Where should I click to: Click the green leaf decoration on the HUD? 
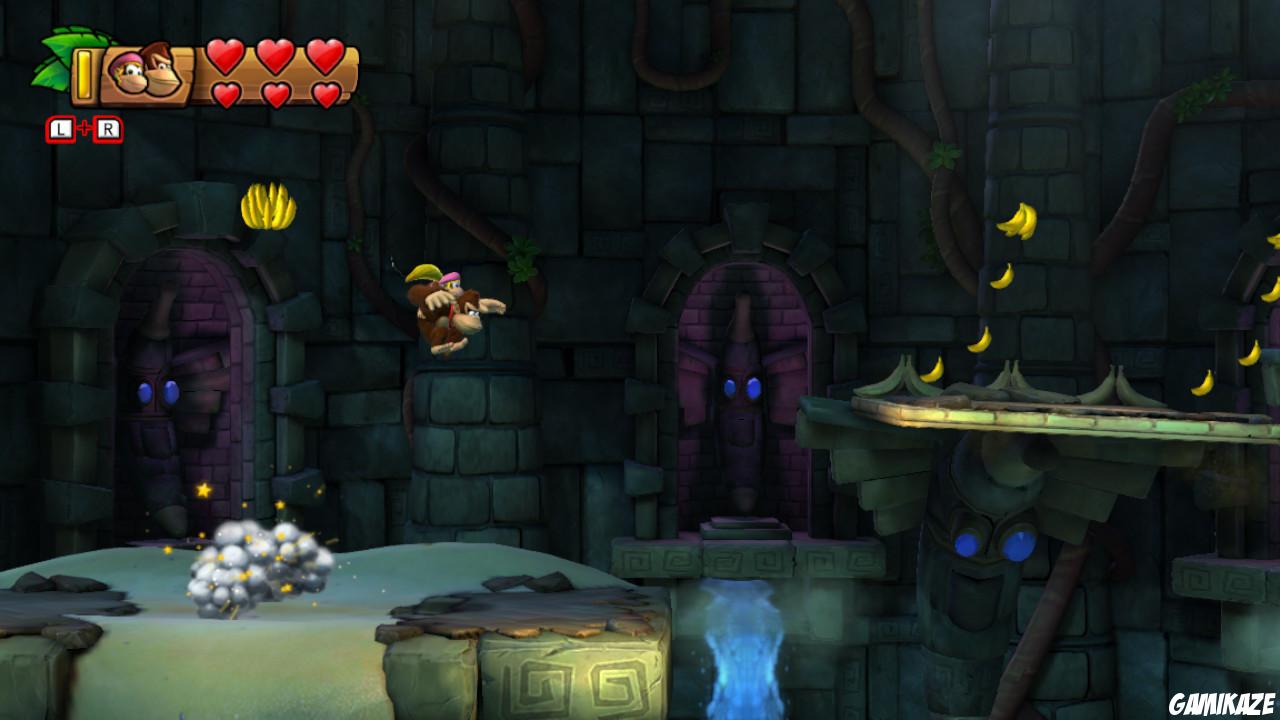click(x=54, y=57)
